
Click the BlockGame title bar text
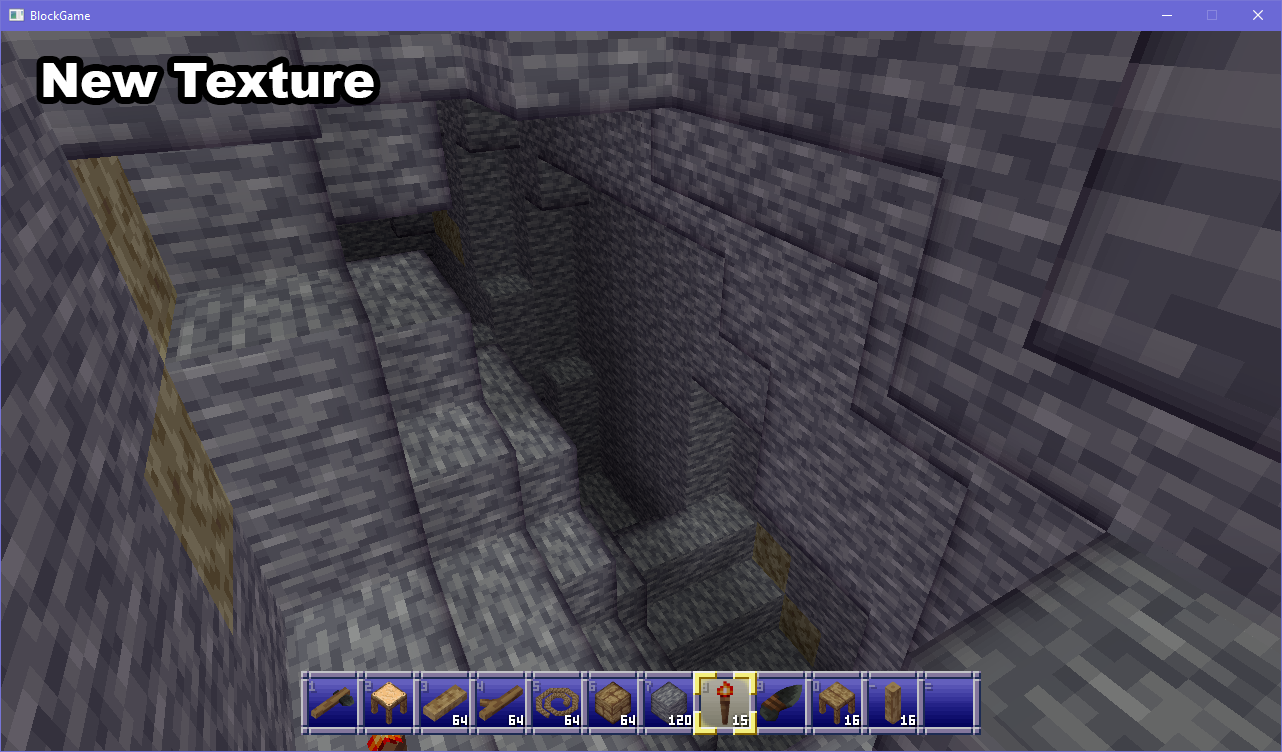(x=58, y=15)
